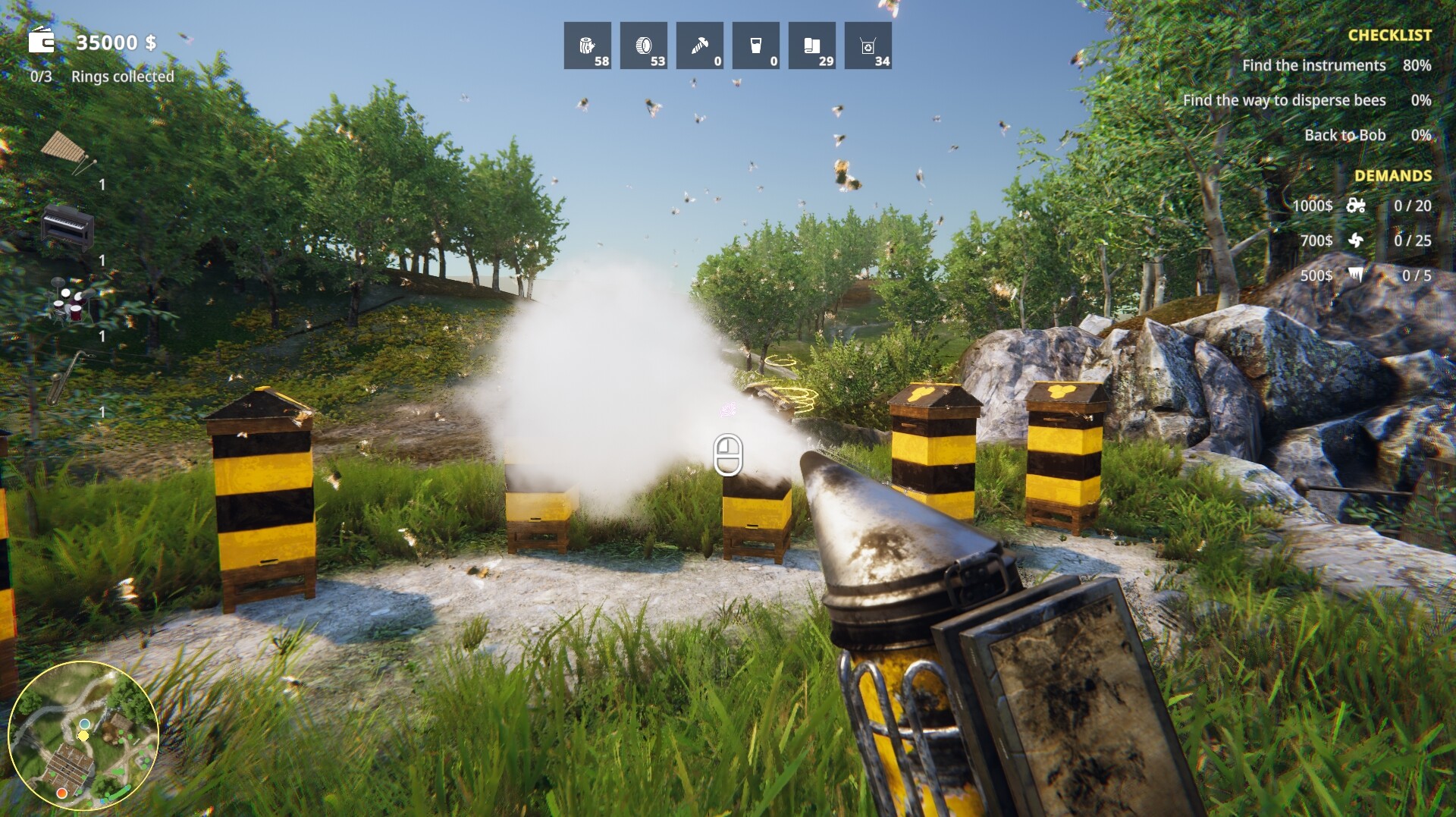Image resolution: width=1456 pixels, height=817 pixels.
Task: Click the tractor icon in Demands panel
Action: [1357, 206]
